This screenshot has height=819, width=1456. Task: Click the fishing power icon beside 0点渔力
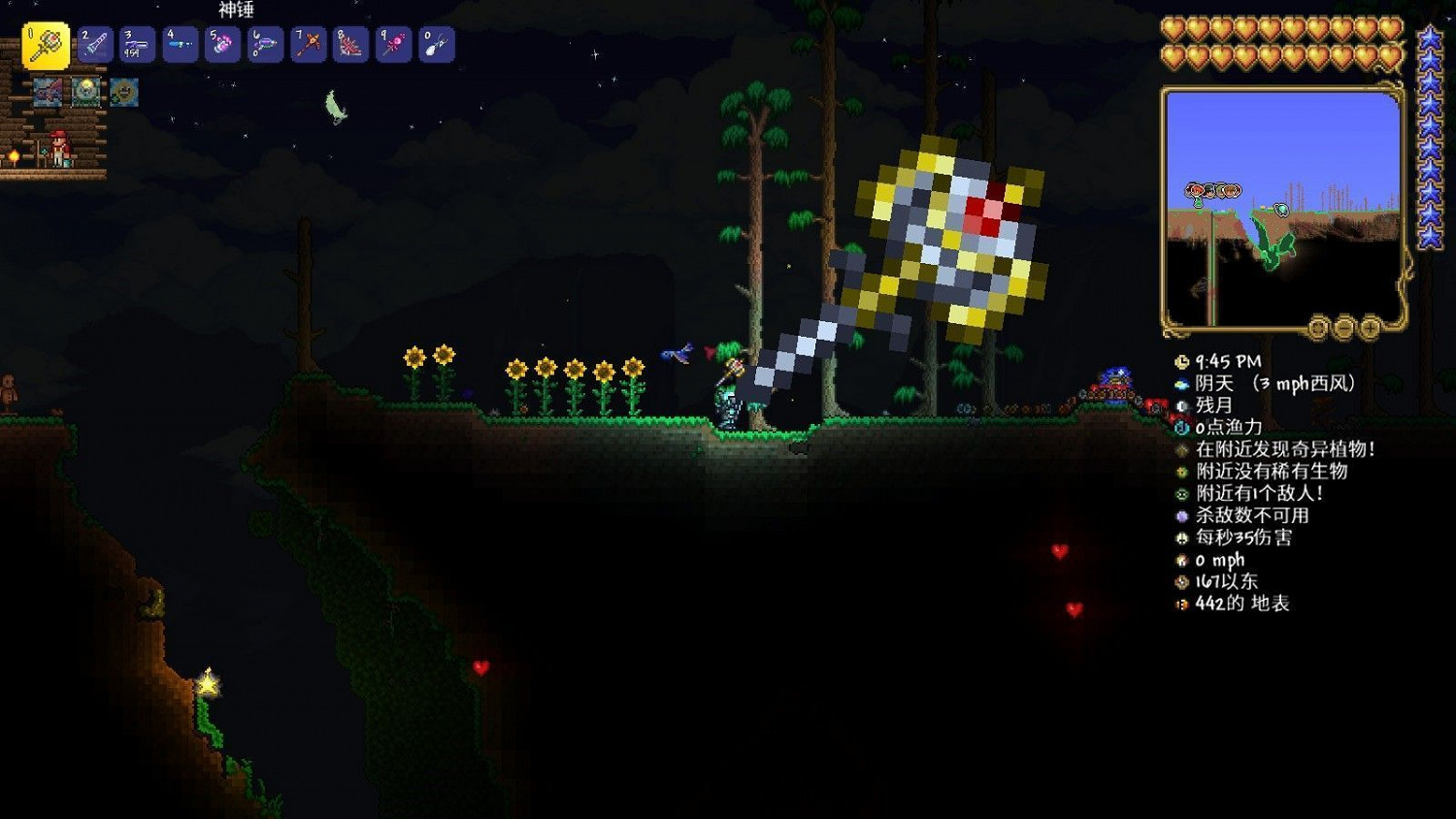pyautogui.click(x=1180, y=425)
